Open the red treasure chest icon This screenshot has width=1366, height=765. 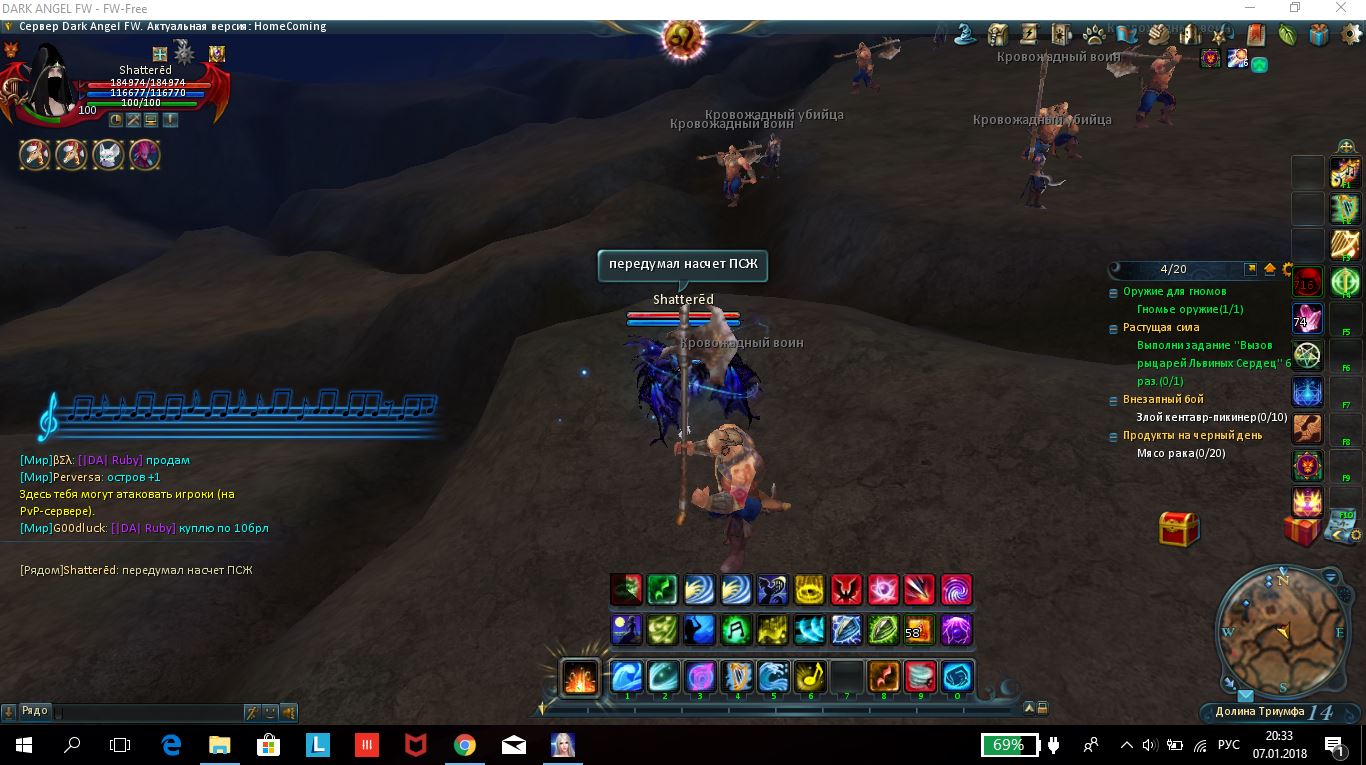pos(1179,528)
